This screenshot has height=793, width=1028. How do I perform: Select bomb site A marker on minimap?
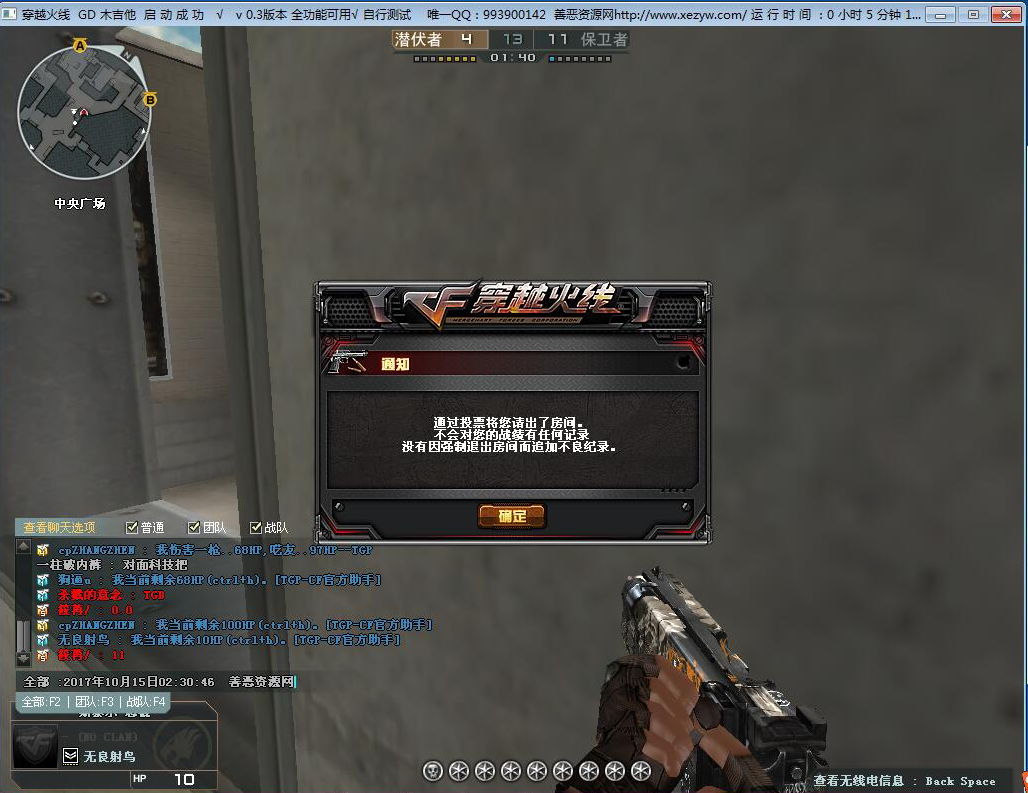[x=80, y=46]
